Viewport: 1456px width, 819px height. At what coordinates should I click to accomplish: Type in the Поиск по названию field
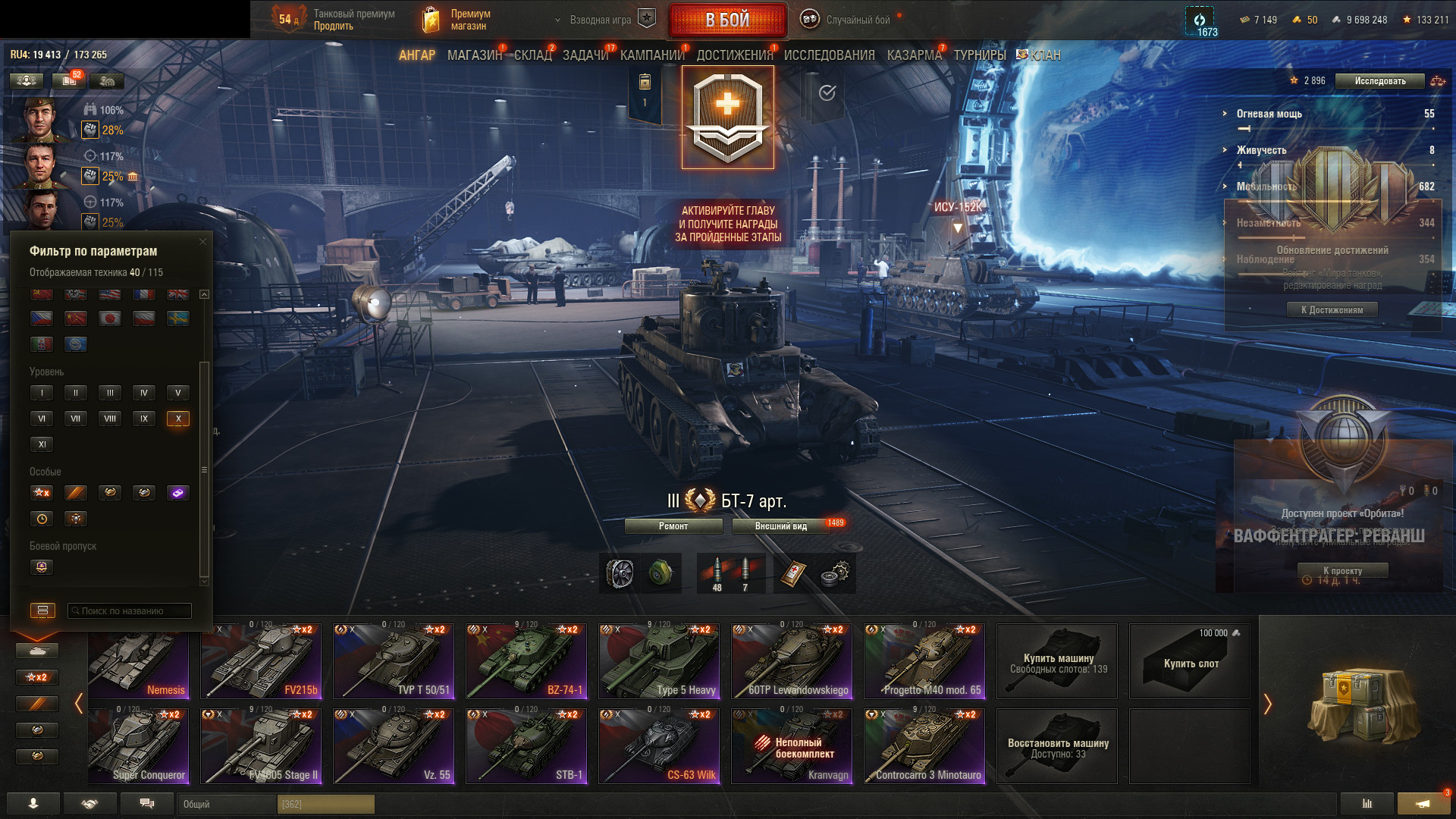coord(130,610)
